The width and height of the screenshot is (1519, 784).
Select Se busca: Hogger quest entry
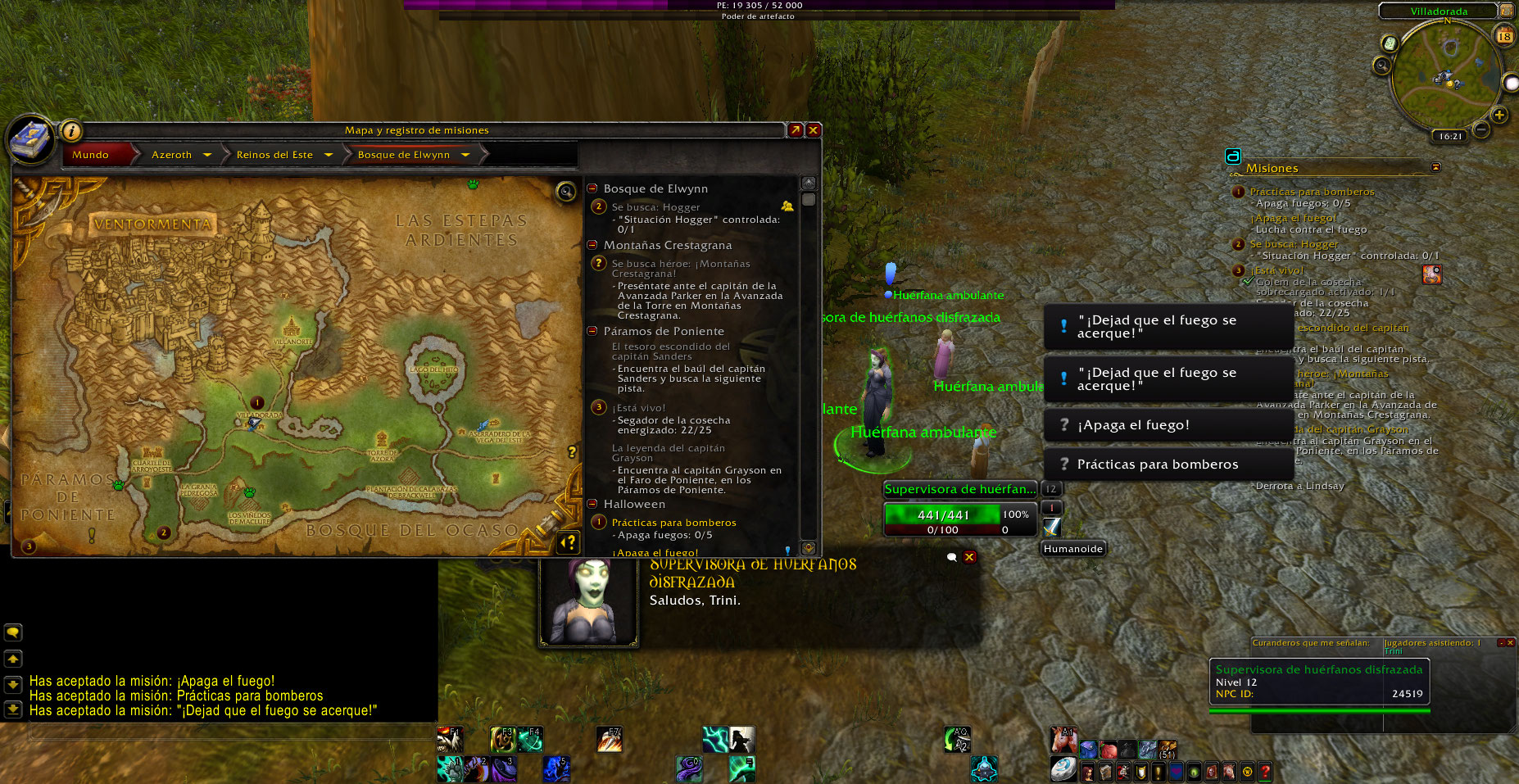(x=655, y=207)
